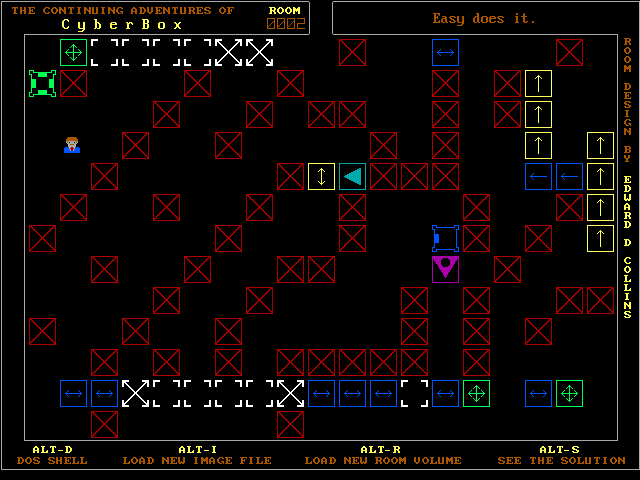Open the DOS Shell option
This screenshot has width=640, height=480.
[52, 460]
